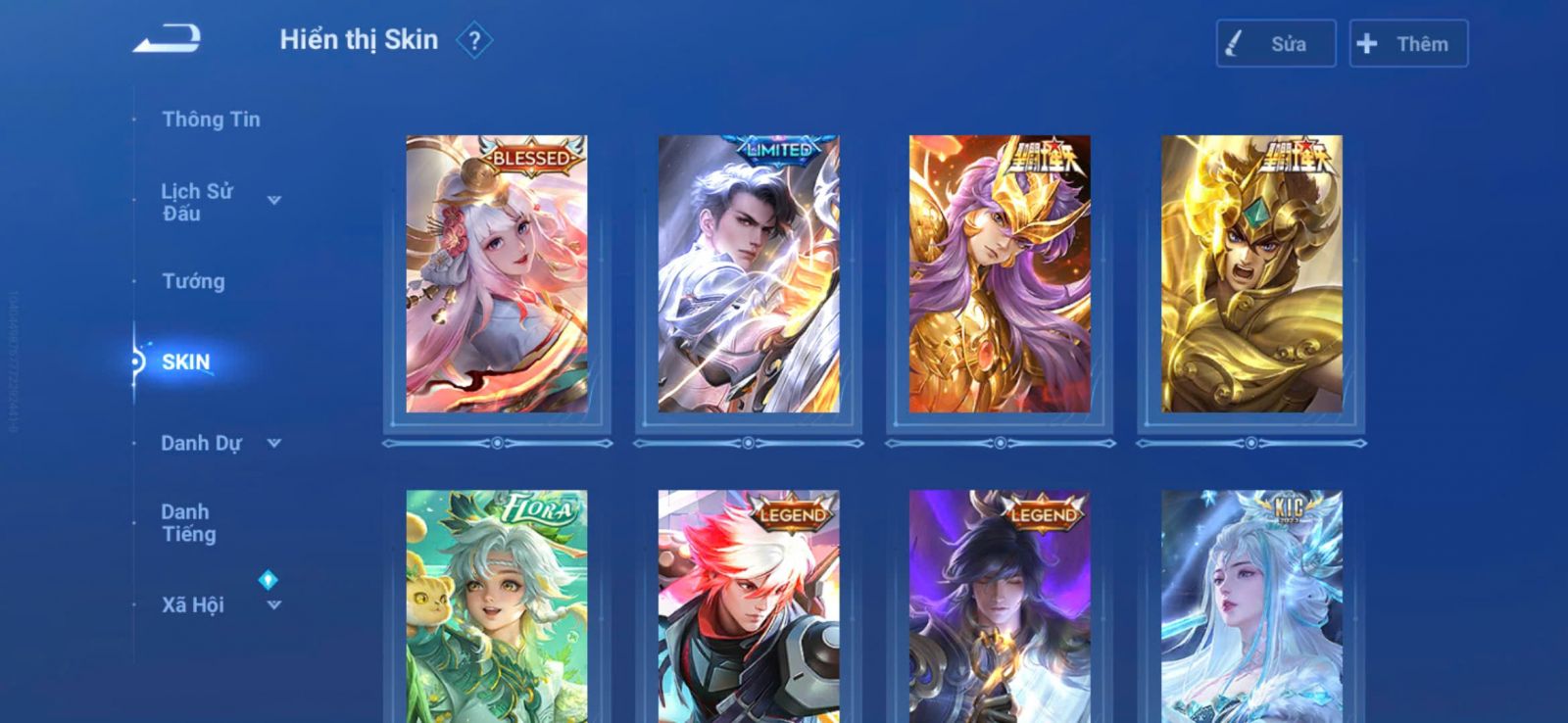Choose the LIMITED silver-armored skin card
Image resolution: width=1568 pixels, height=723 pixels.
coord(749,274)
